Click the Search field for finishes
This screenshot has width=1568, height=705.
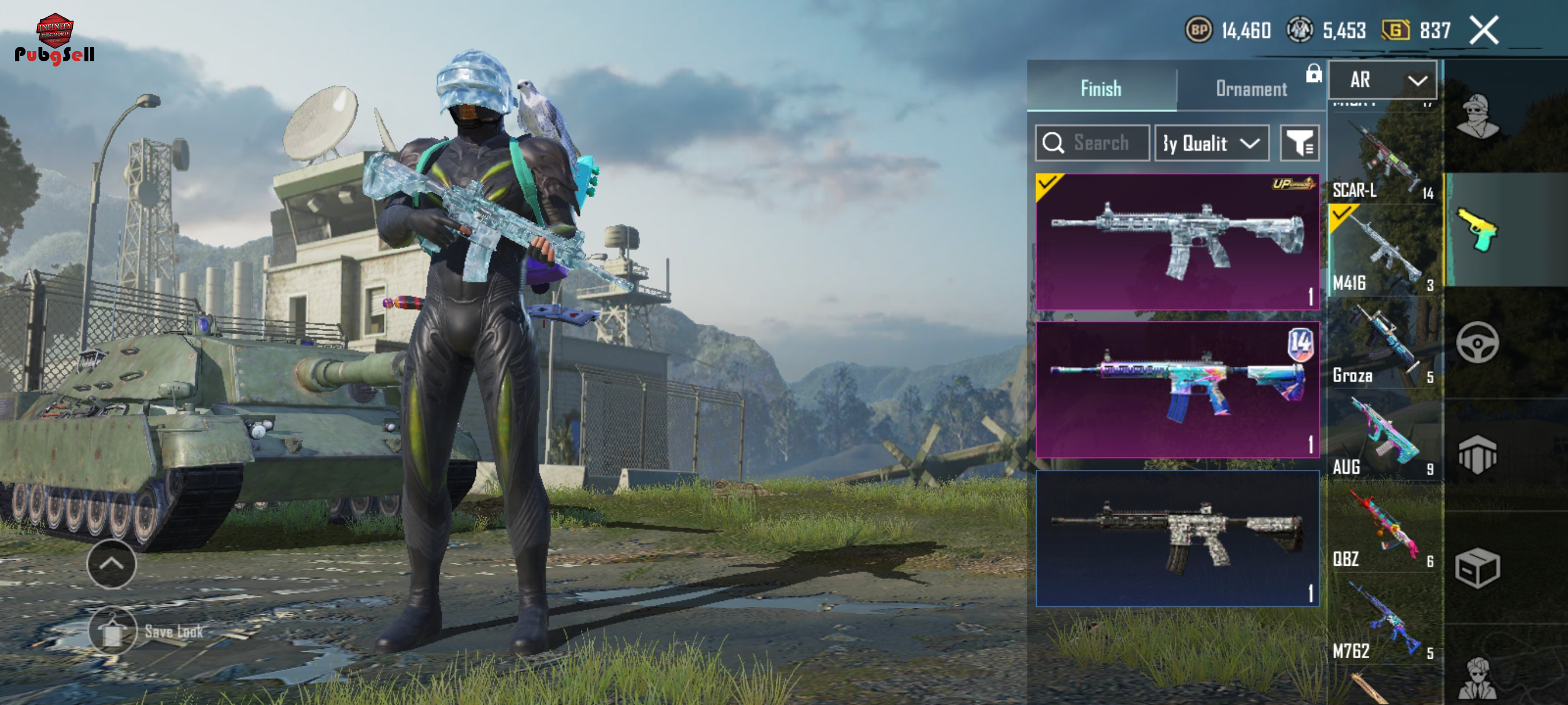click(x=1092, y=143)
